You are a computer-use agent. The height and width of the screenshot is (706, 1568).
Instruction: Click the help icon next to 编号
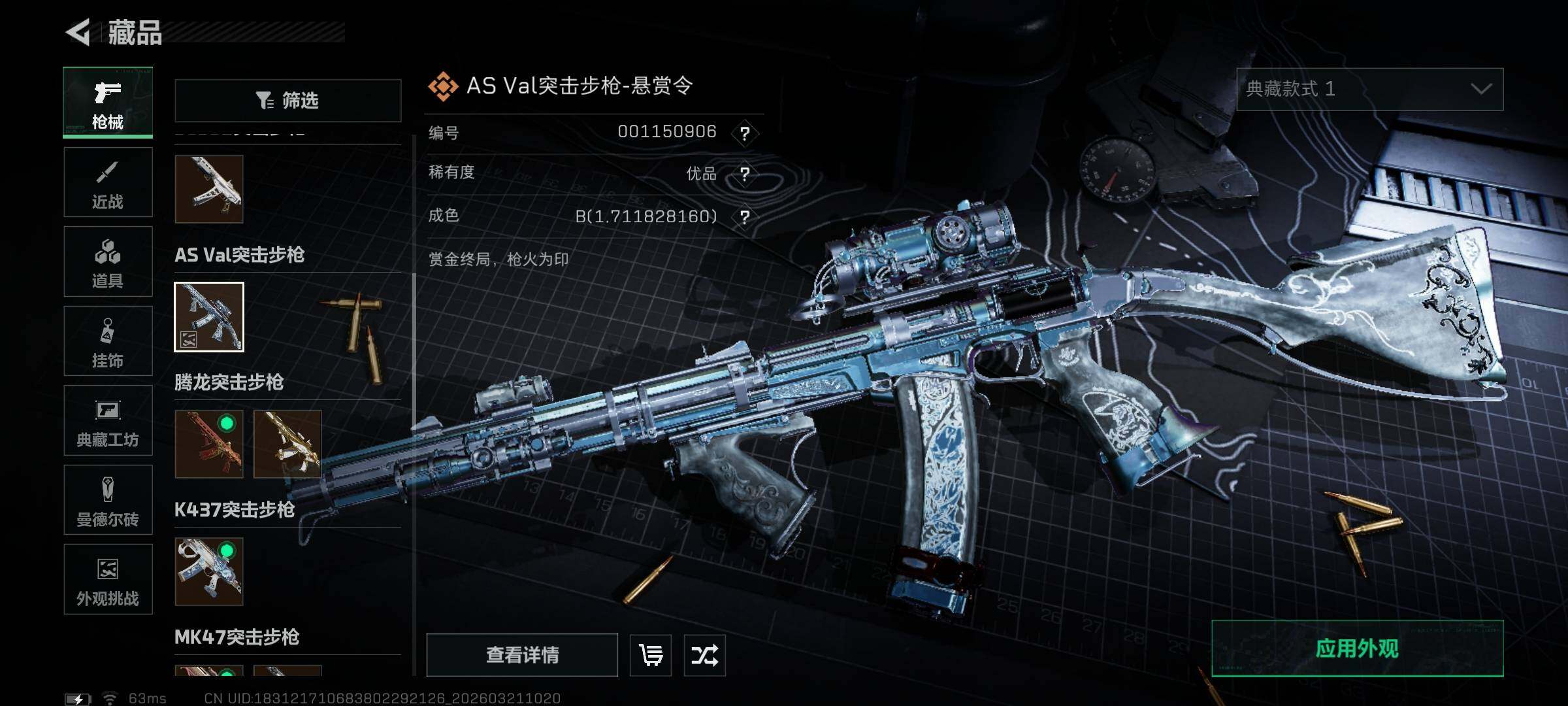click(x=745, y=133)
